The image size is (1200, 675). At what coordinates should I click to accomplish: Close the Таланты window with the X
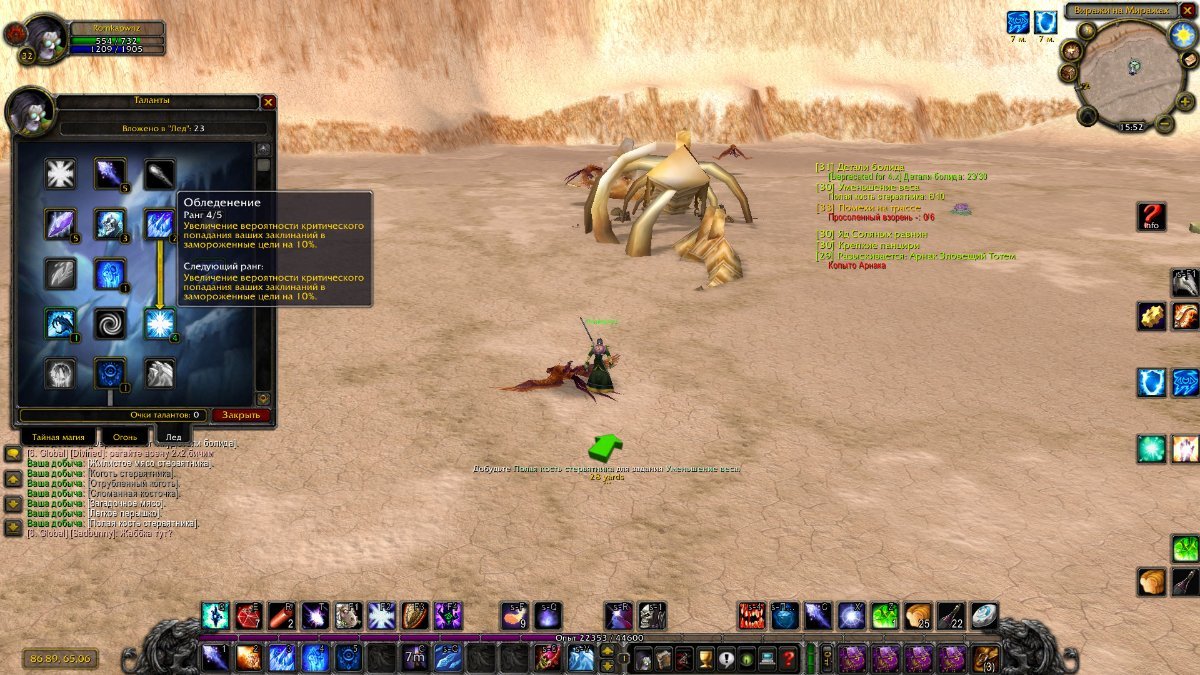pyautogui.click(x=268, y=102)
